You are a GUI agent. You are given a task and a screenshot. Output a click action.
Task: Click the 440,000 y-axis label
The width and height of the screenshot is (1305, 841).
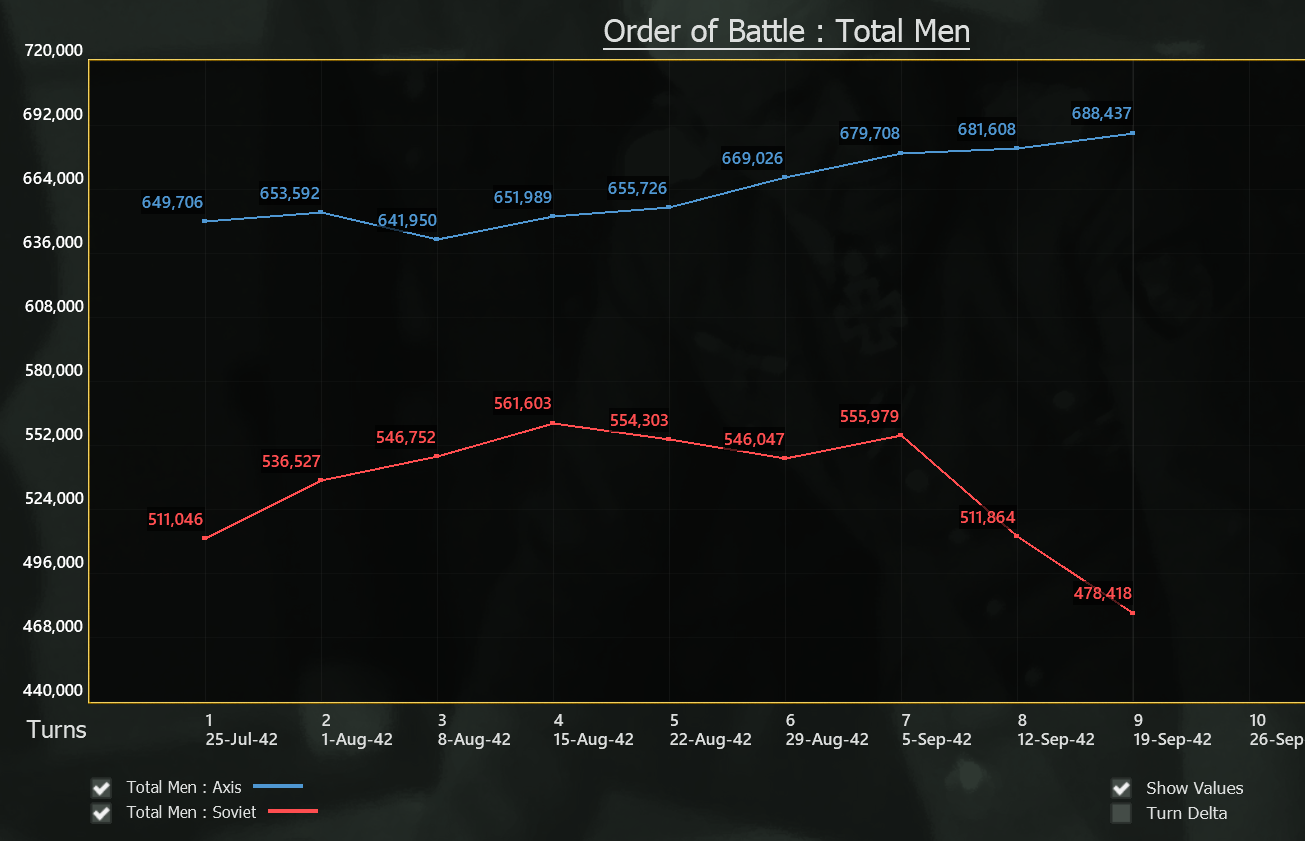[52, 690]
